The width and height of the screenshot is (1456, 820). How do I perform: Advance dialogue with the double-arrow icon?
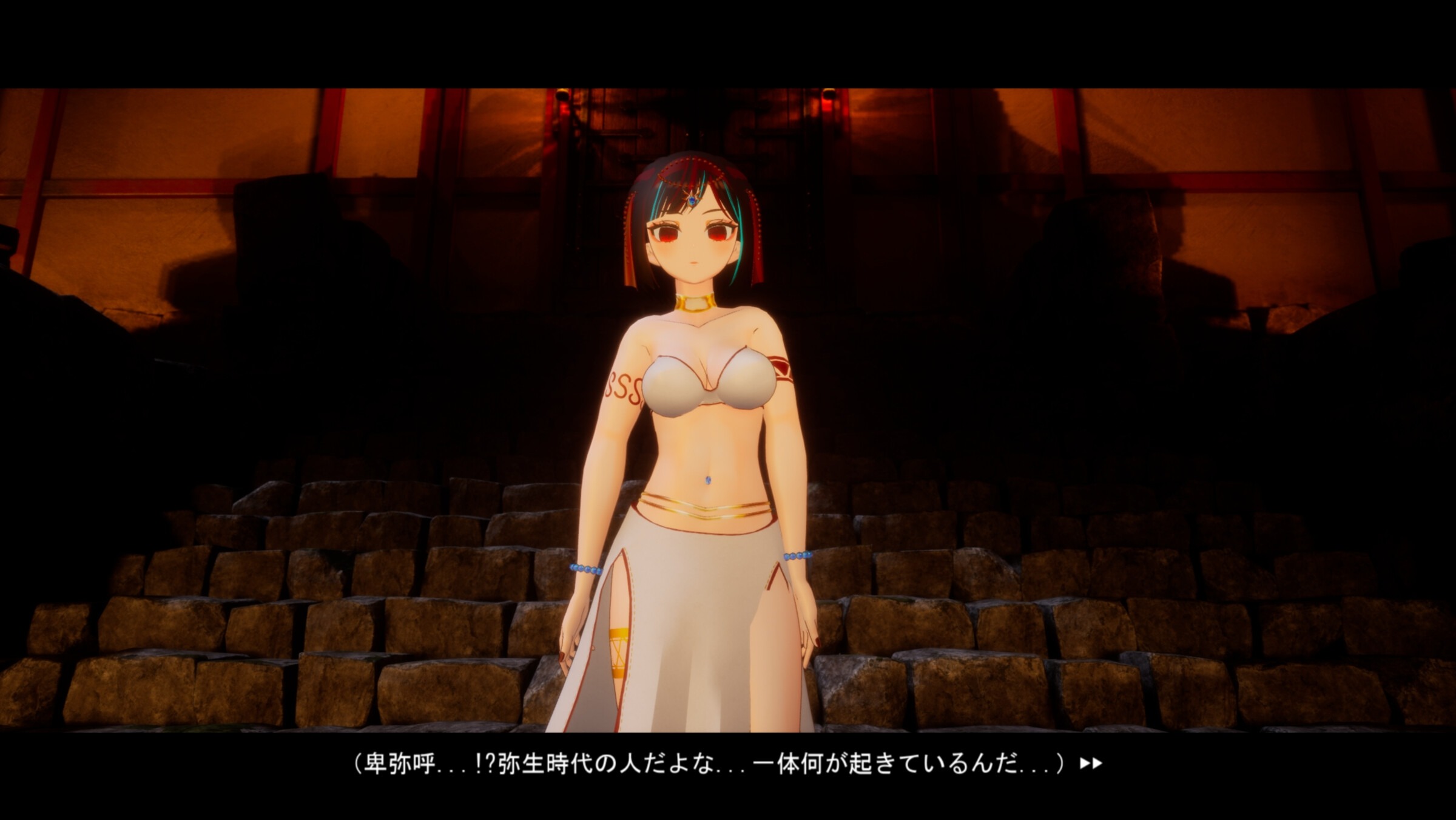[1090, 764]
